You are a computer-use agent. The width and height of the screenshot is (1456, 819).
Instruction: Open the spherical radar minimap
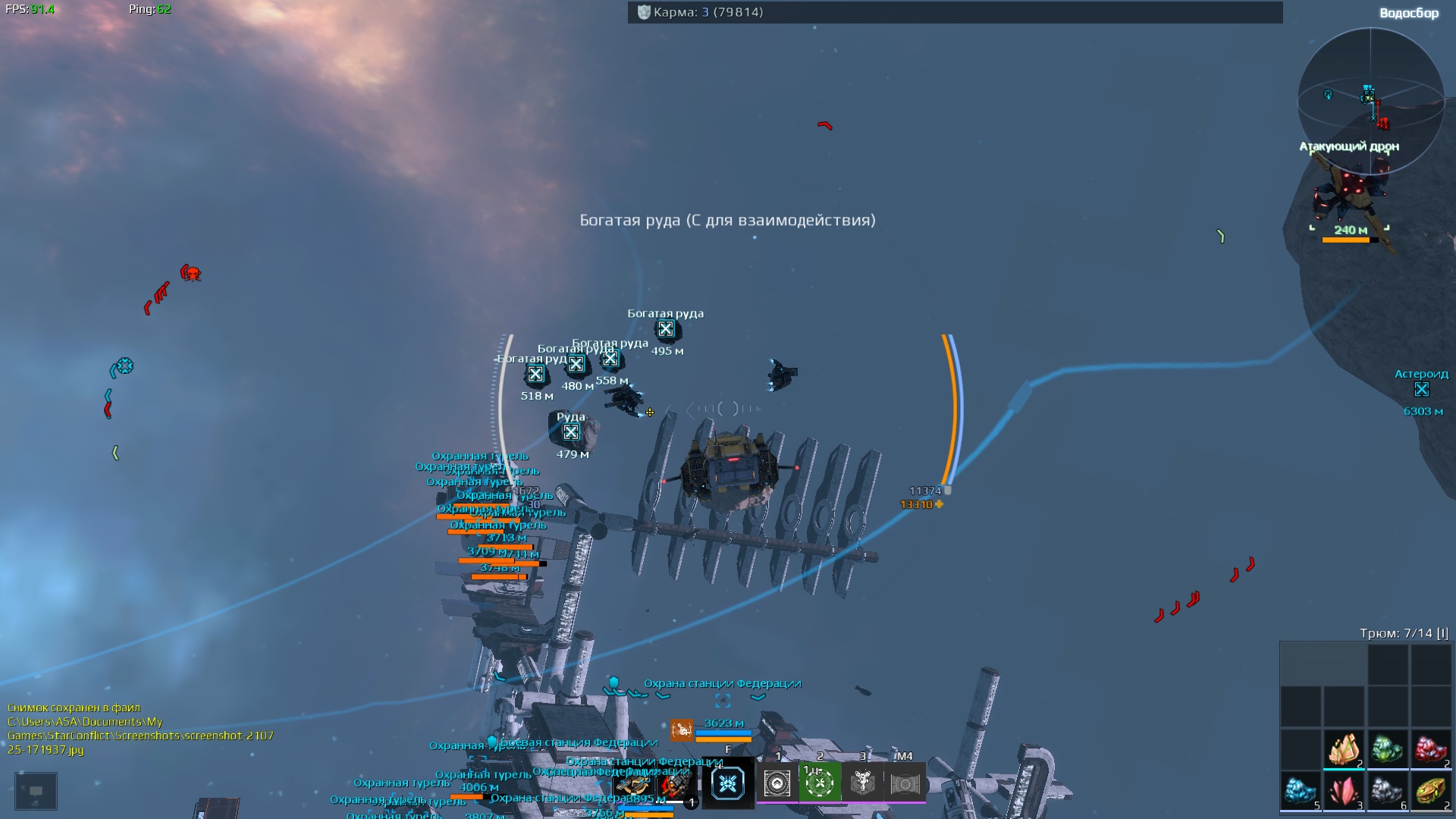coord(1370,101)
